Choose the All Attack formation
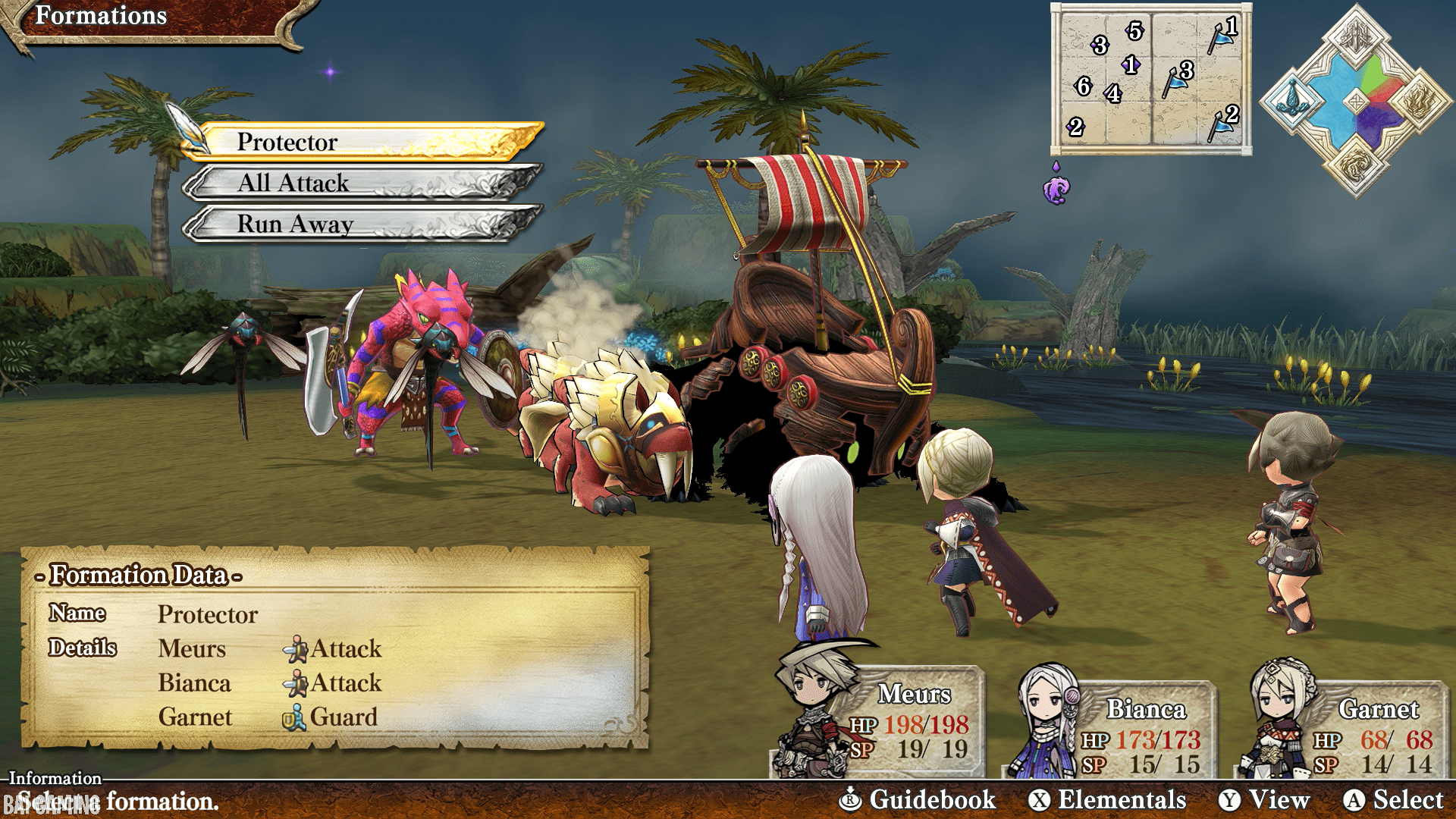Viewport: 1456px width, 819px height. click(x=364, y=183)
